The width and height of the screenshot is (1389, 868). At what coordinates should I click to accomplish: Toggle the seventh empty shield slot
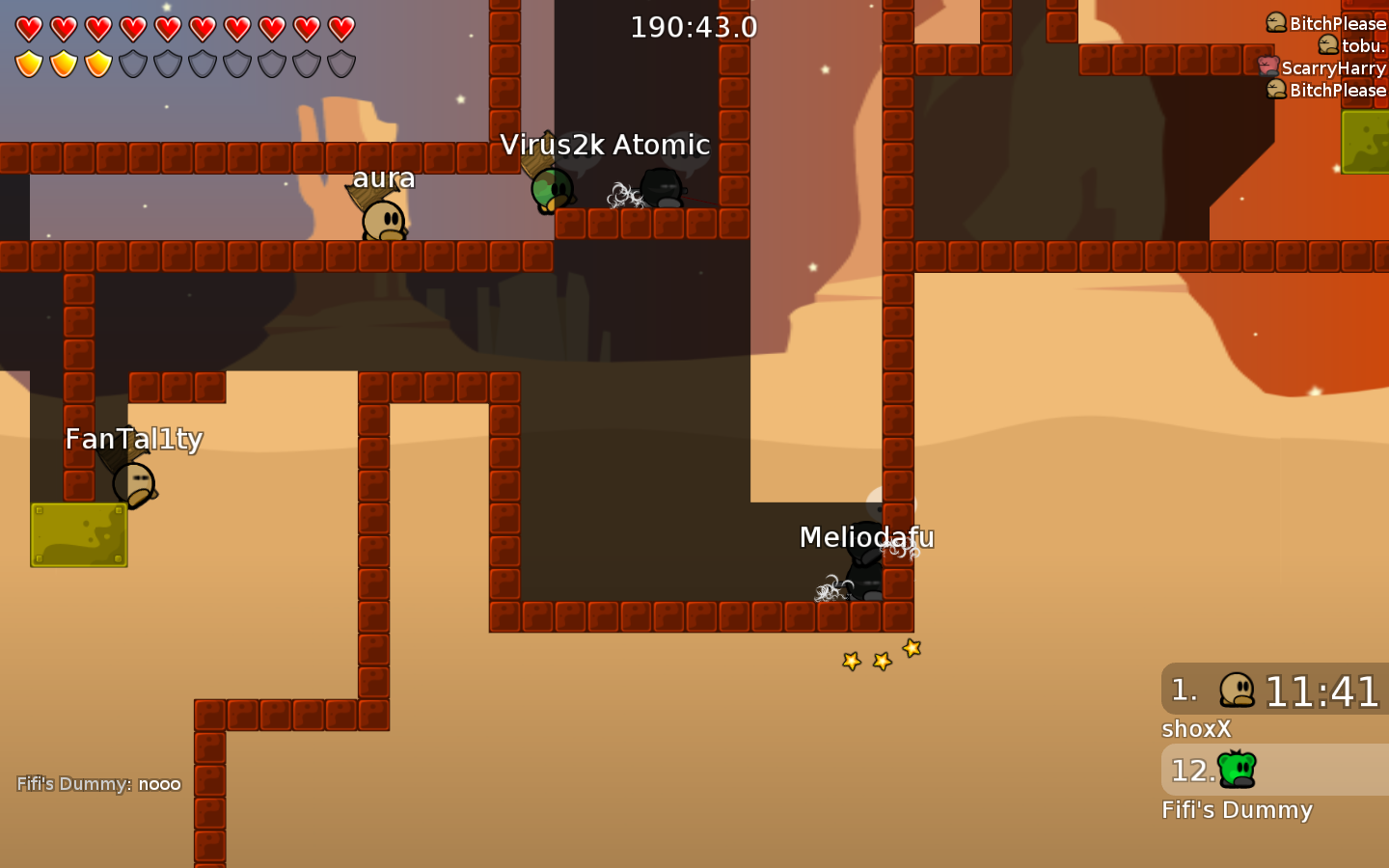[237, 64]
